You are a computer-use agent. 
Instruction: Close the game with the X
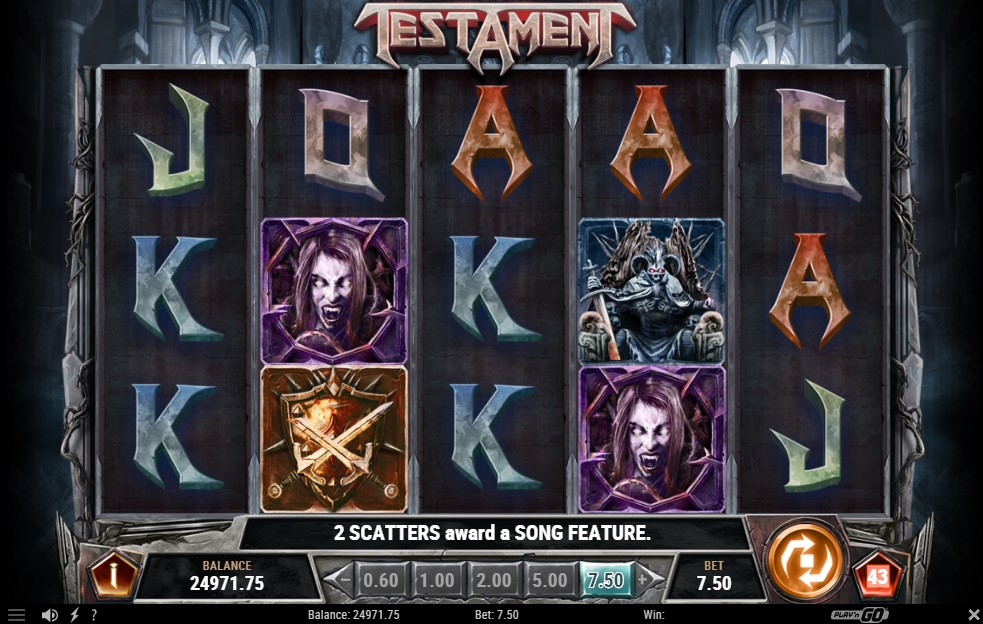coord(974,614)
